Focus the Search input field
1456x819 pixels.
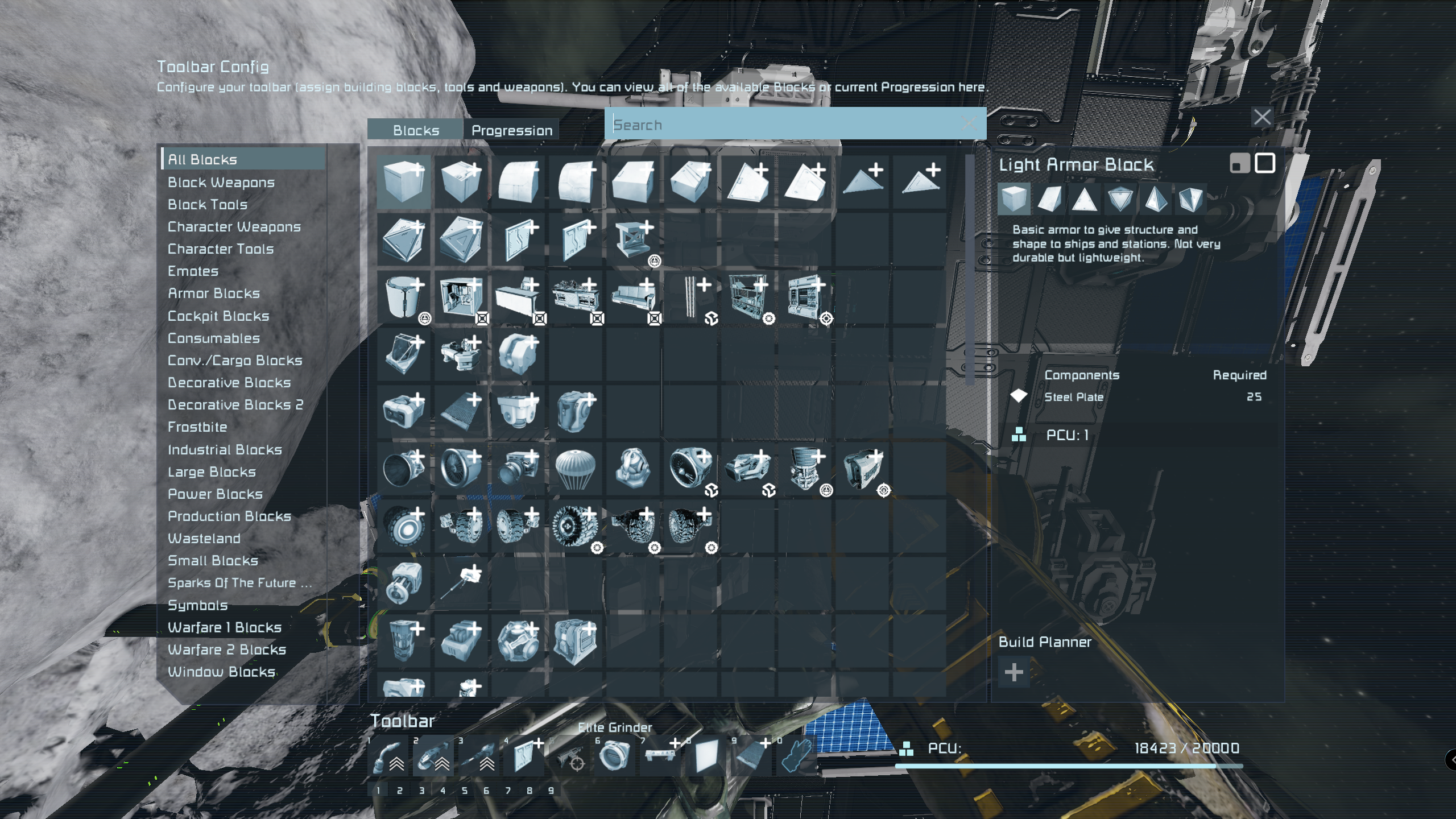(x=785, y=125)
